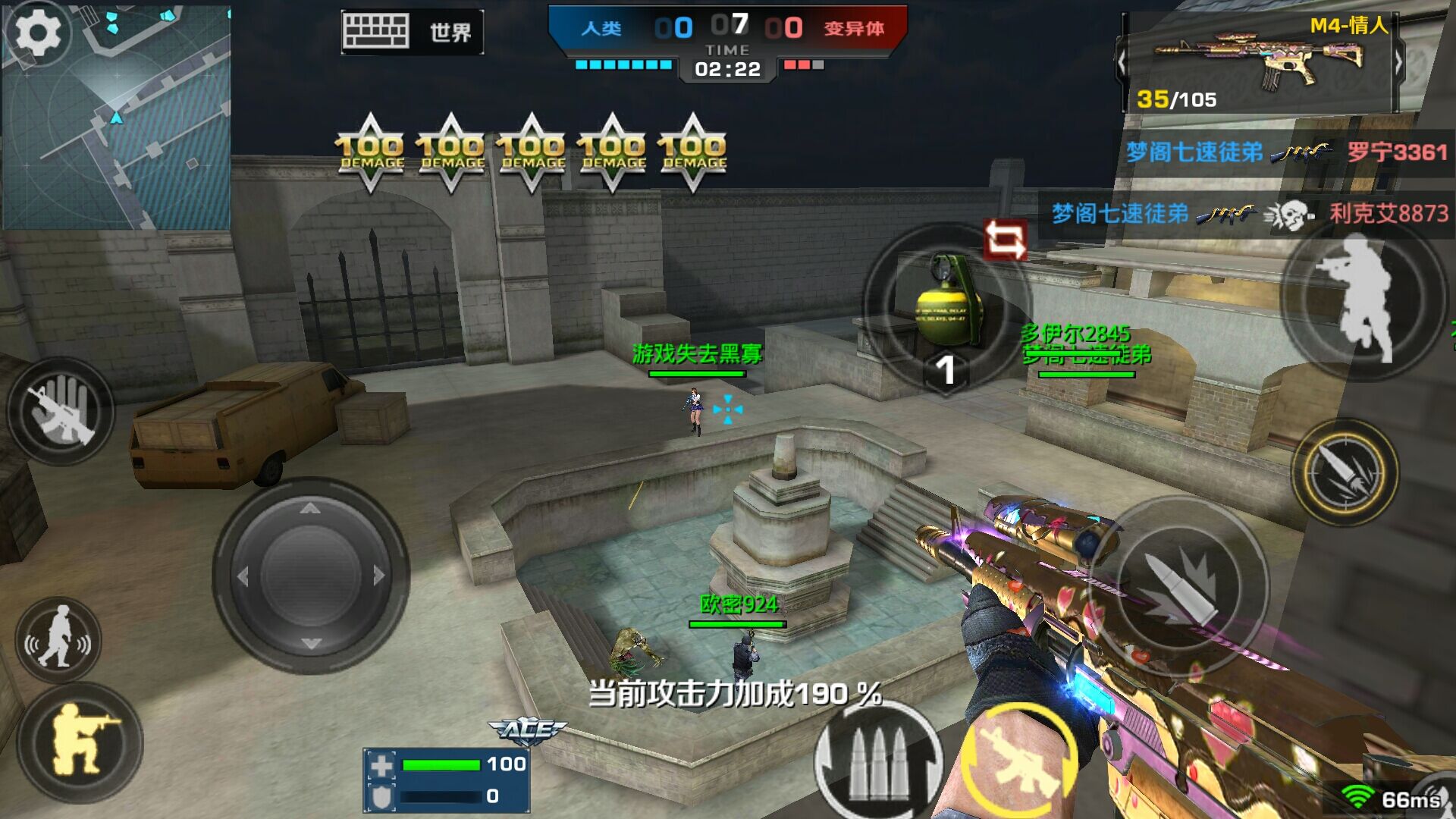Open the 世界 chat keyboard

coord(412,32)
